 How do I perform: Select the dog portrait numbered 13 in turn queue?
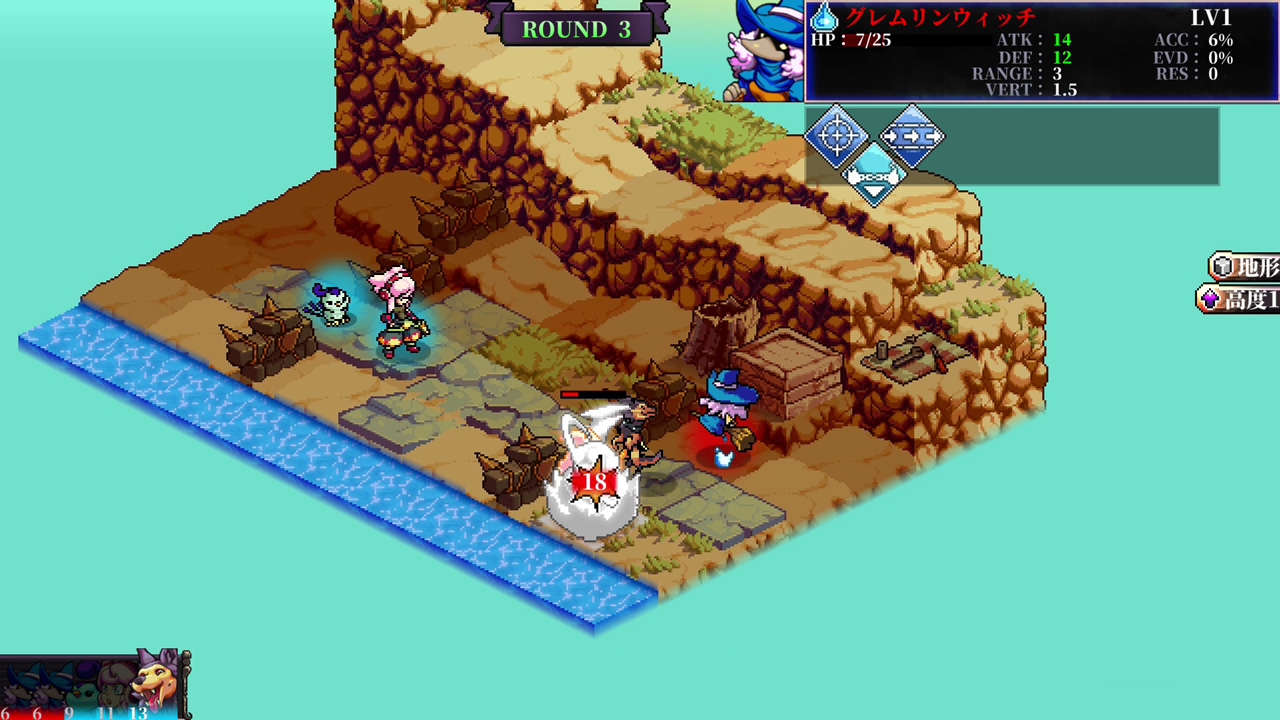150,685
